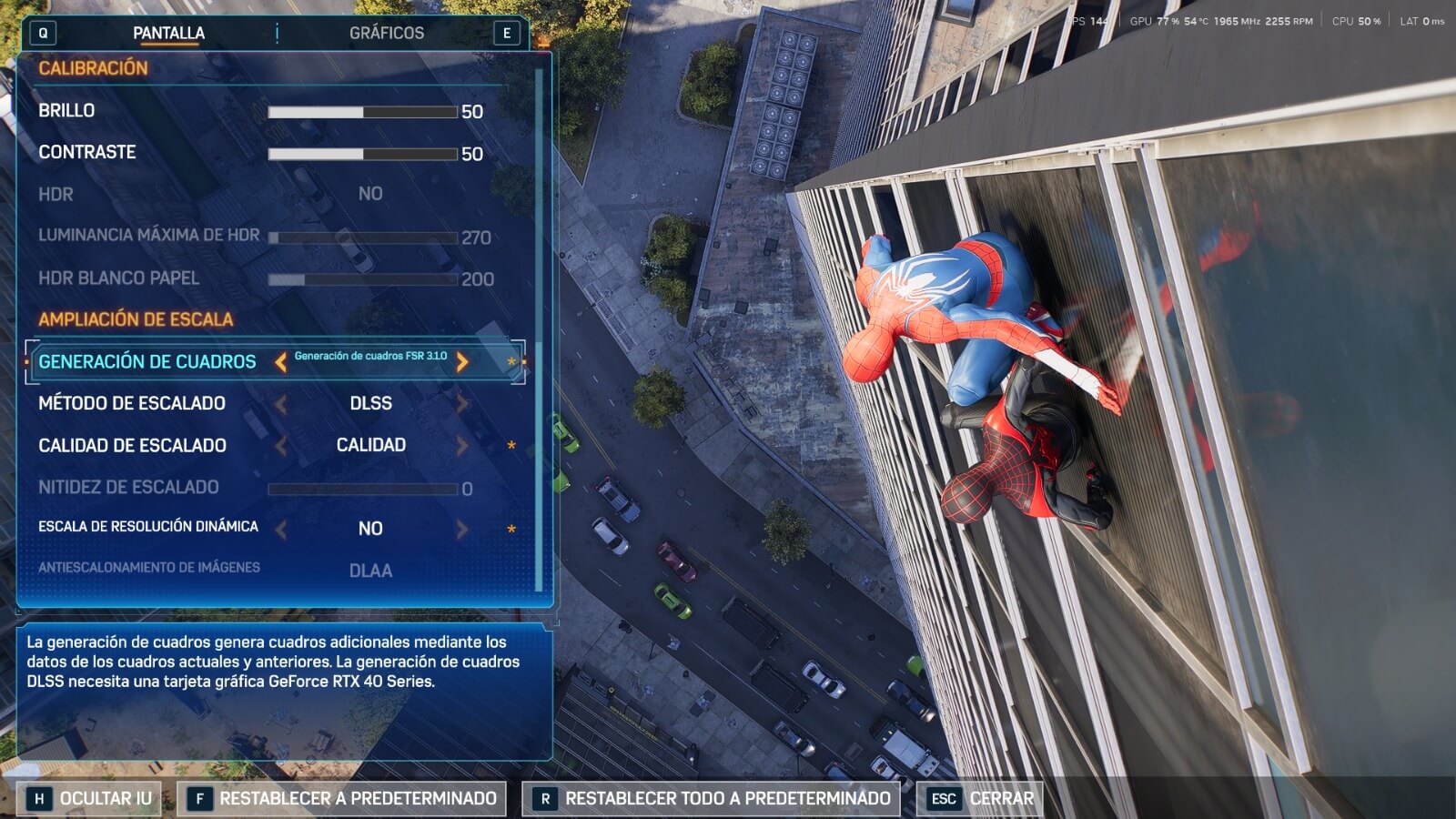Click Restablecer a Predeterminado button

point(342,799)
